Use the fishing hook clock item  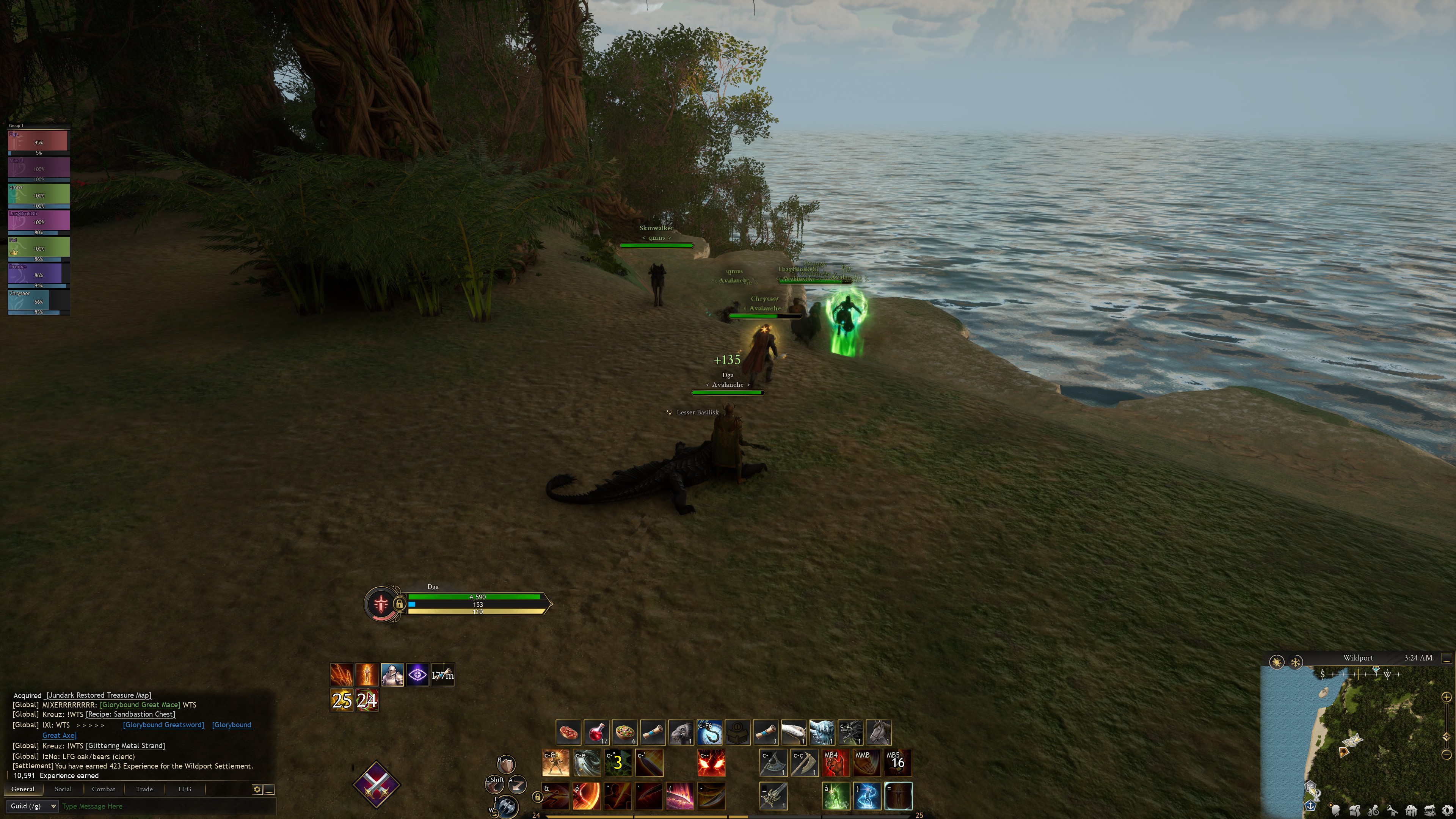(709, 732)
